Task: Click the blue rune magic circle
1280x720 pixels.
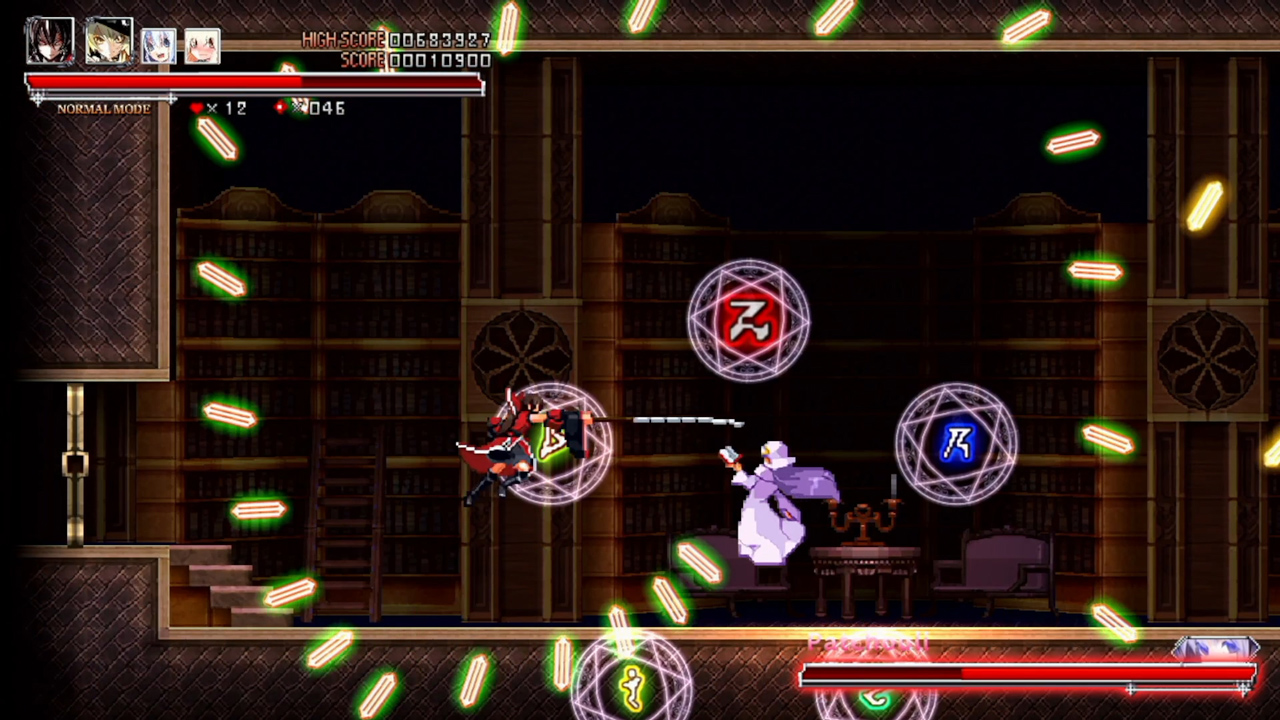Action: coord(956,444)
